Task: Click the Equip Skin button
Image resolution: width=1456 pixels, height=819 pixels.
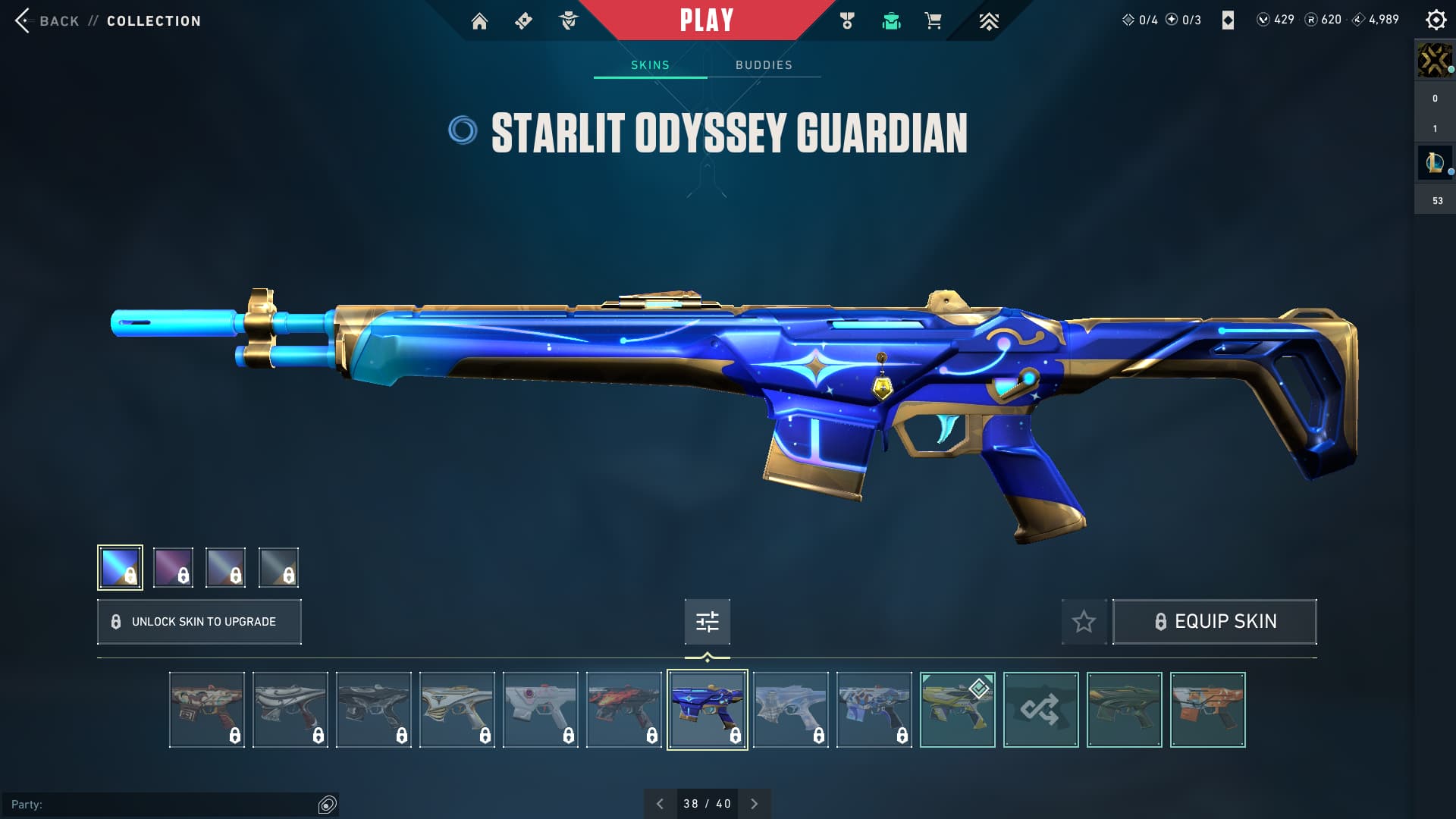Action: pyautogui.click(x=1214, y=622)
